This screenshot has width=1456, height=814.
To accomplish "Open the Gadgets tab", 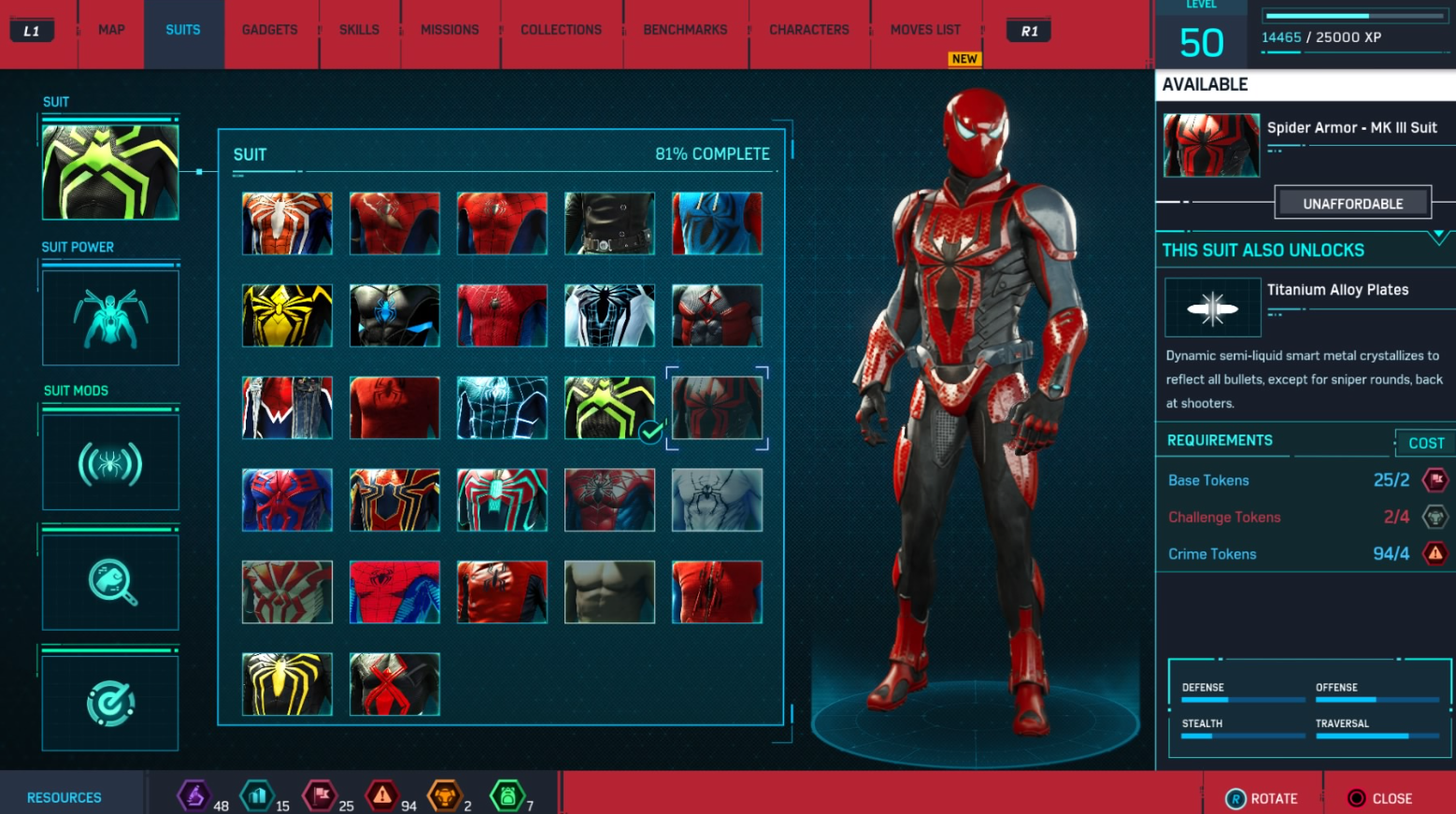I will coord(269,30).
